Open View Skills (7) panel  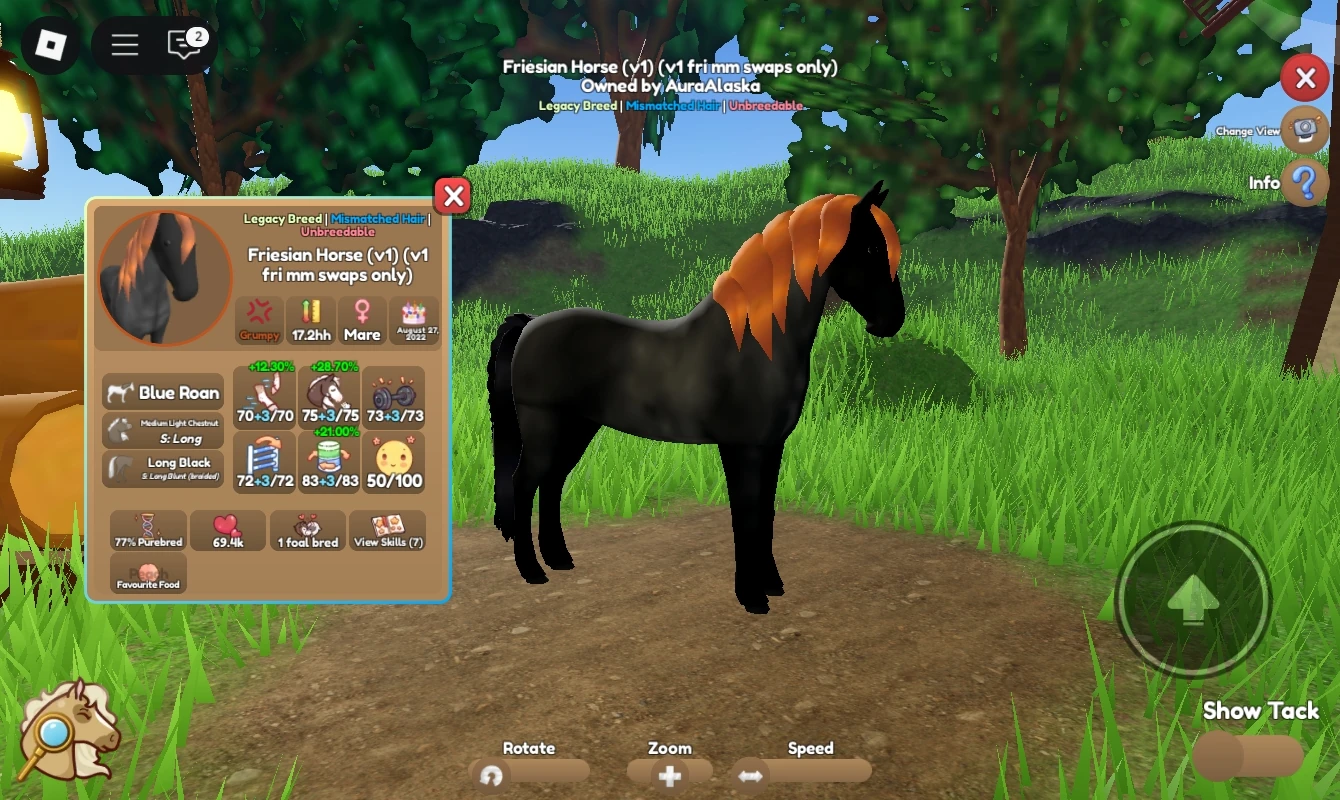click(x=387, y=530)
